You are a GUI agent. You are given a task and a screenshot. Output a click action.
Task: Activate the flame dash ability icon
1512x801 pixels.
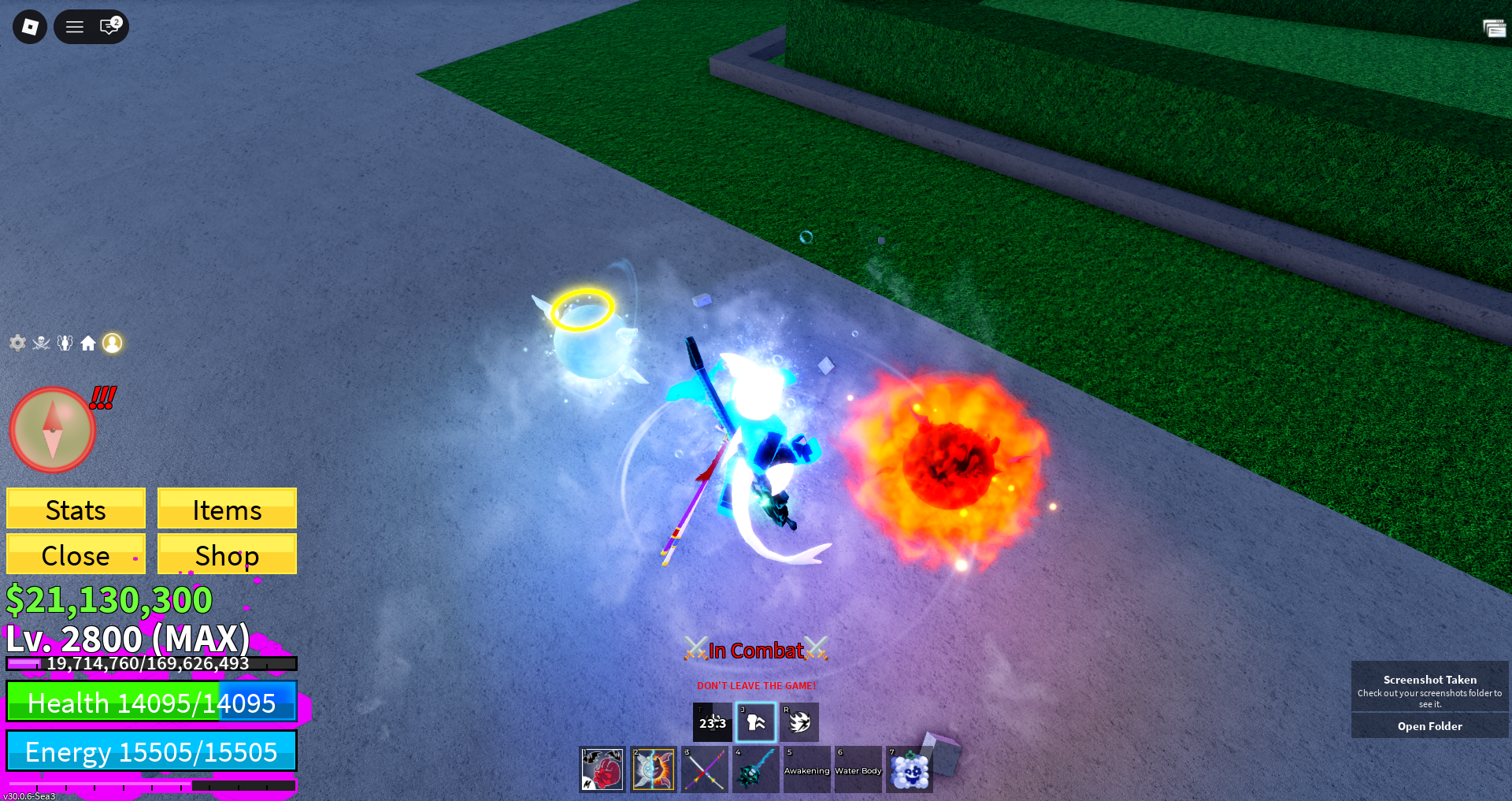pyautogui.click(x=799, y=722)
